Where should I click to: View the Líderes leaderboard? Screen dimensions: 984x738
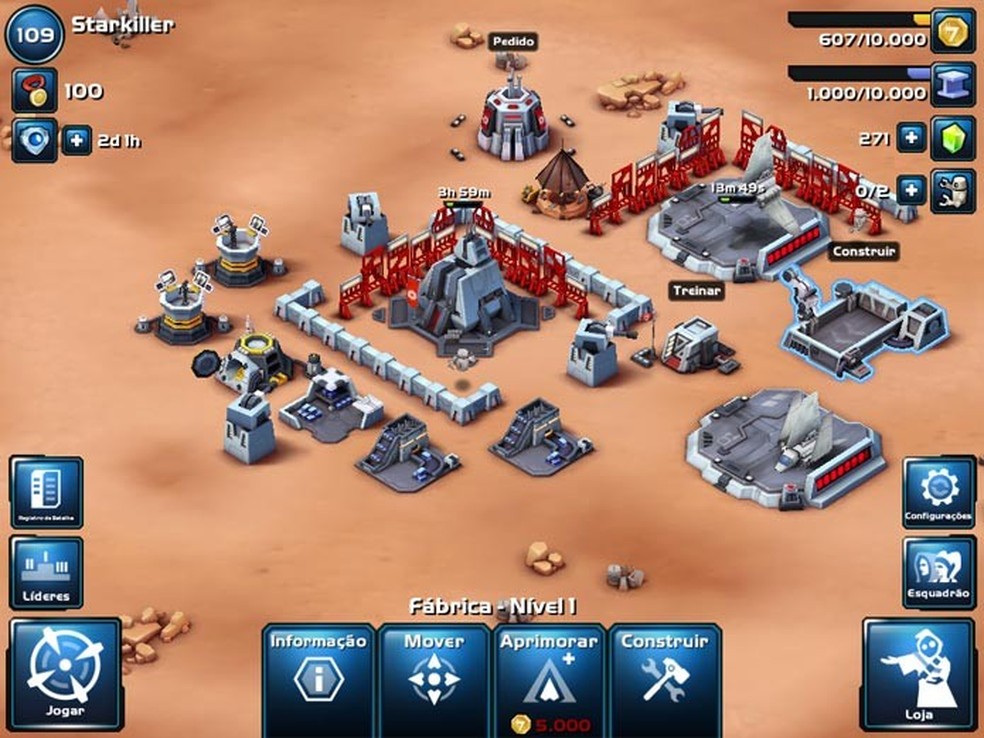46,572
